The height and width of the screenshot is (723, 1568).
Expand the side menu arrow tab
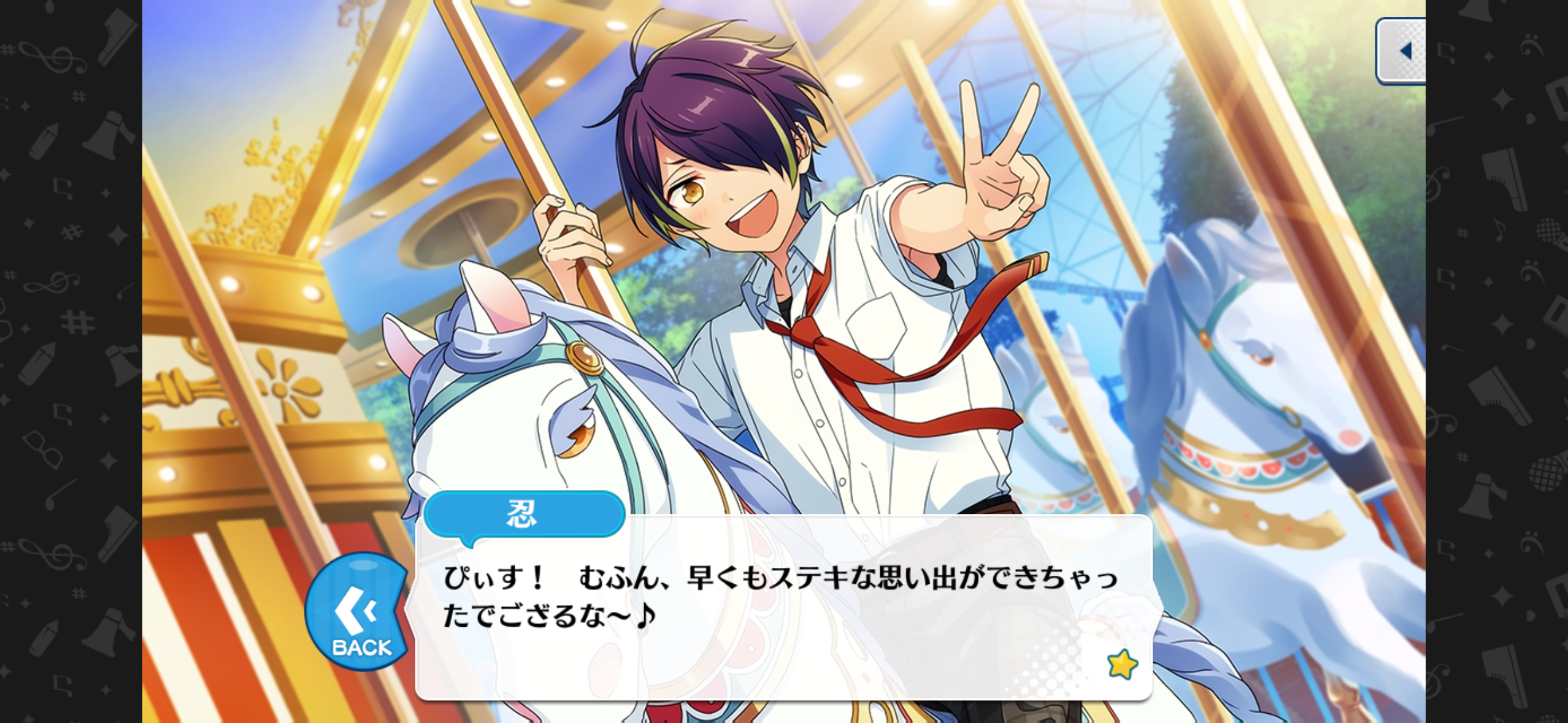click(x=1402, y=51)
